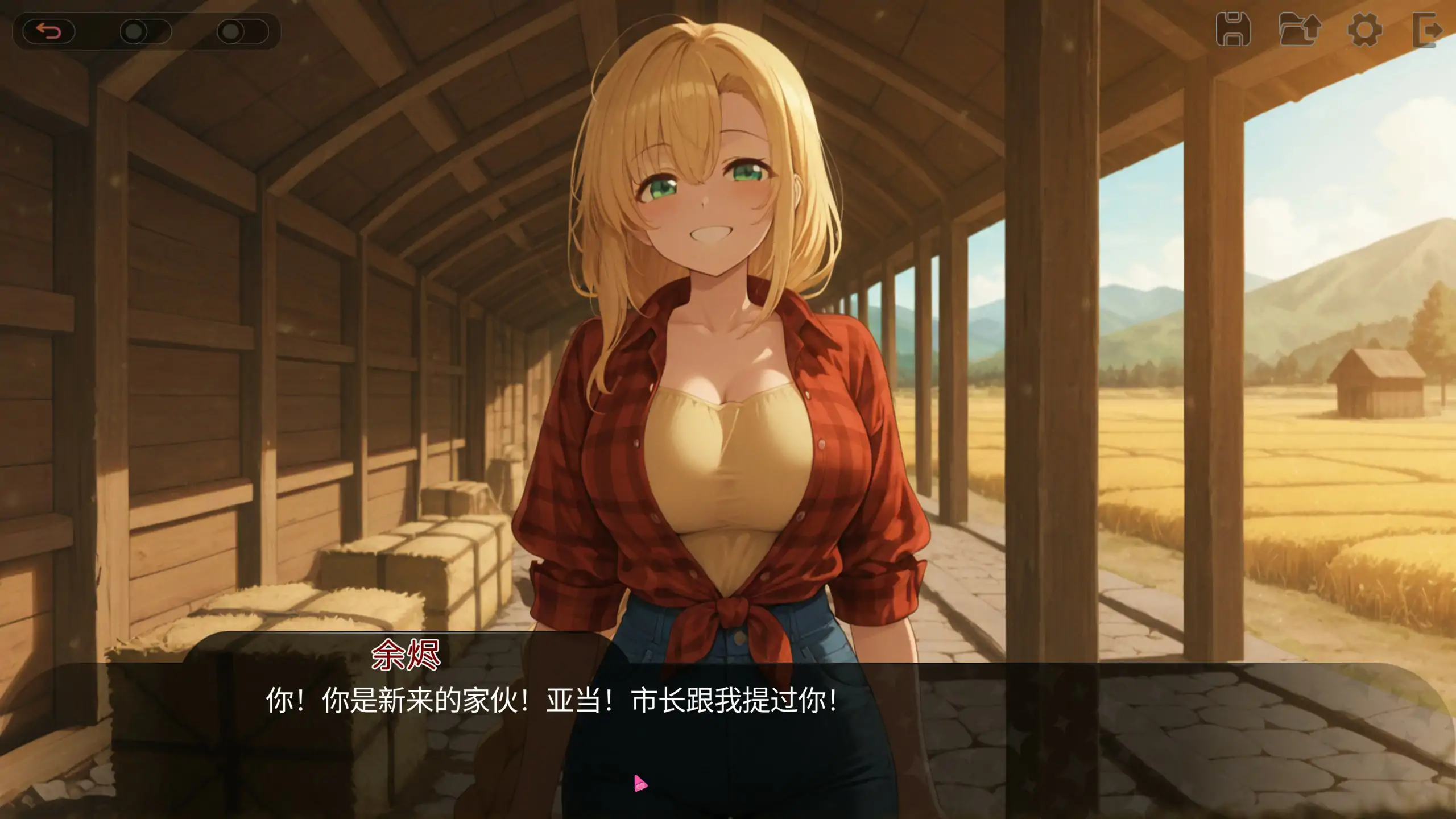Image resolution: width=1456 pixels, height=819 pixels.
Task: Open settings via the gear icon
Action: [x=1364, y=30]
